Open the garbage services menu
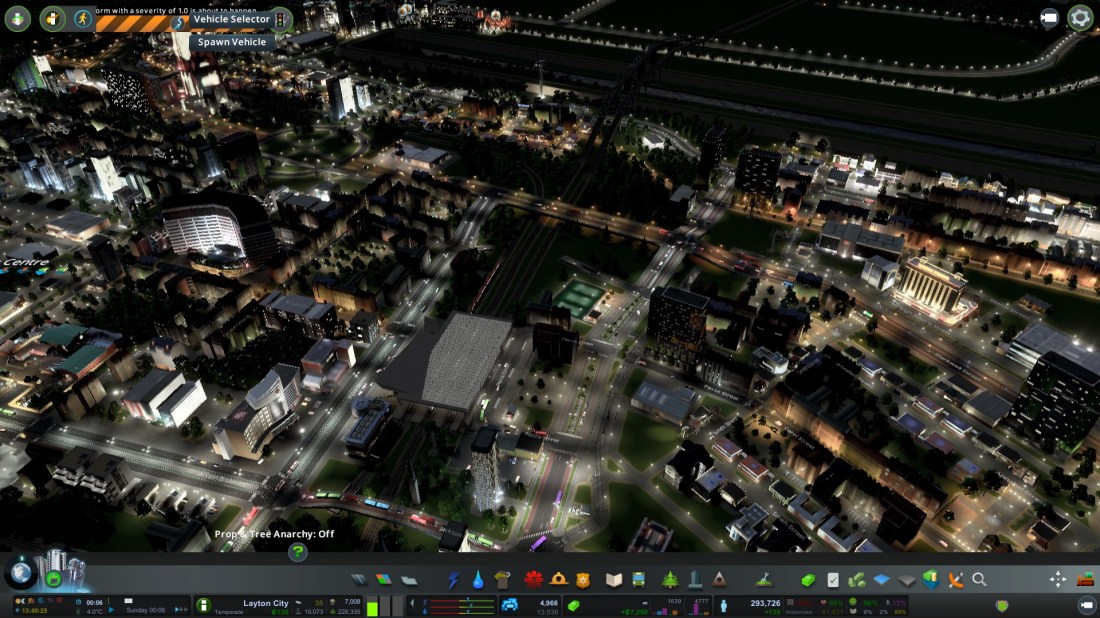 (x=503, y=580)
